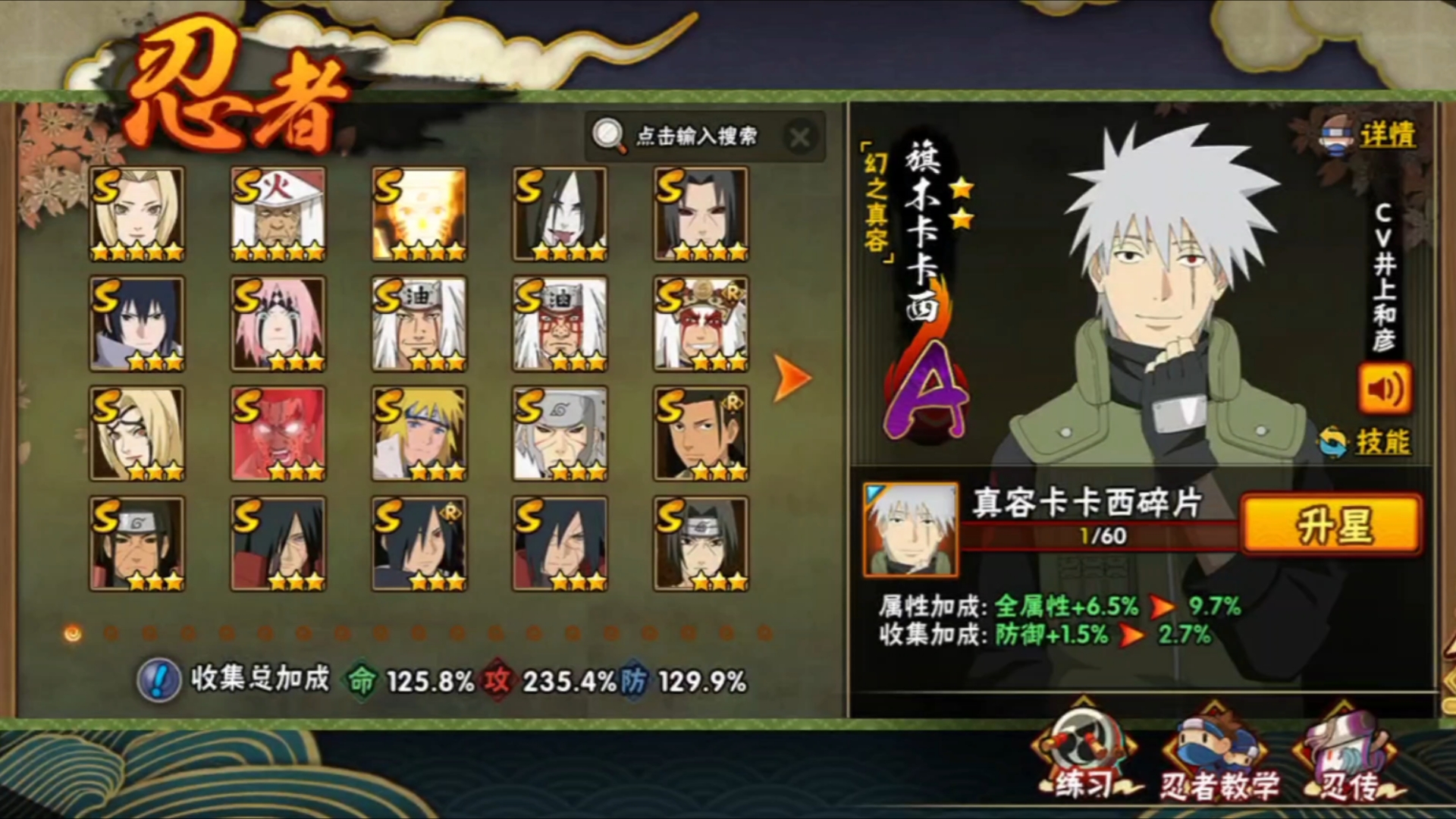Clear search with the X button
The image size is (1456, 819).
(799, 137)
